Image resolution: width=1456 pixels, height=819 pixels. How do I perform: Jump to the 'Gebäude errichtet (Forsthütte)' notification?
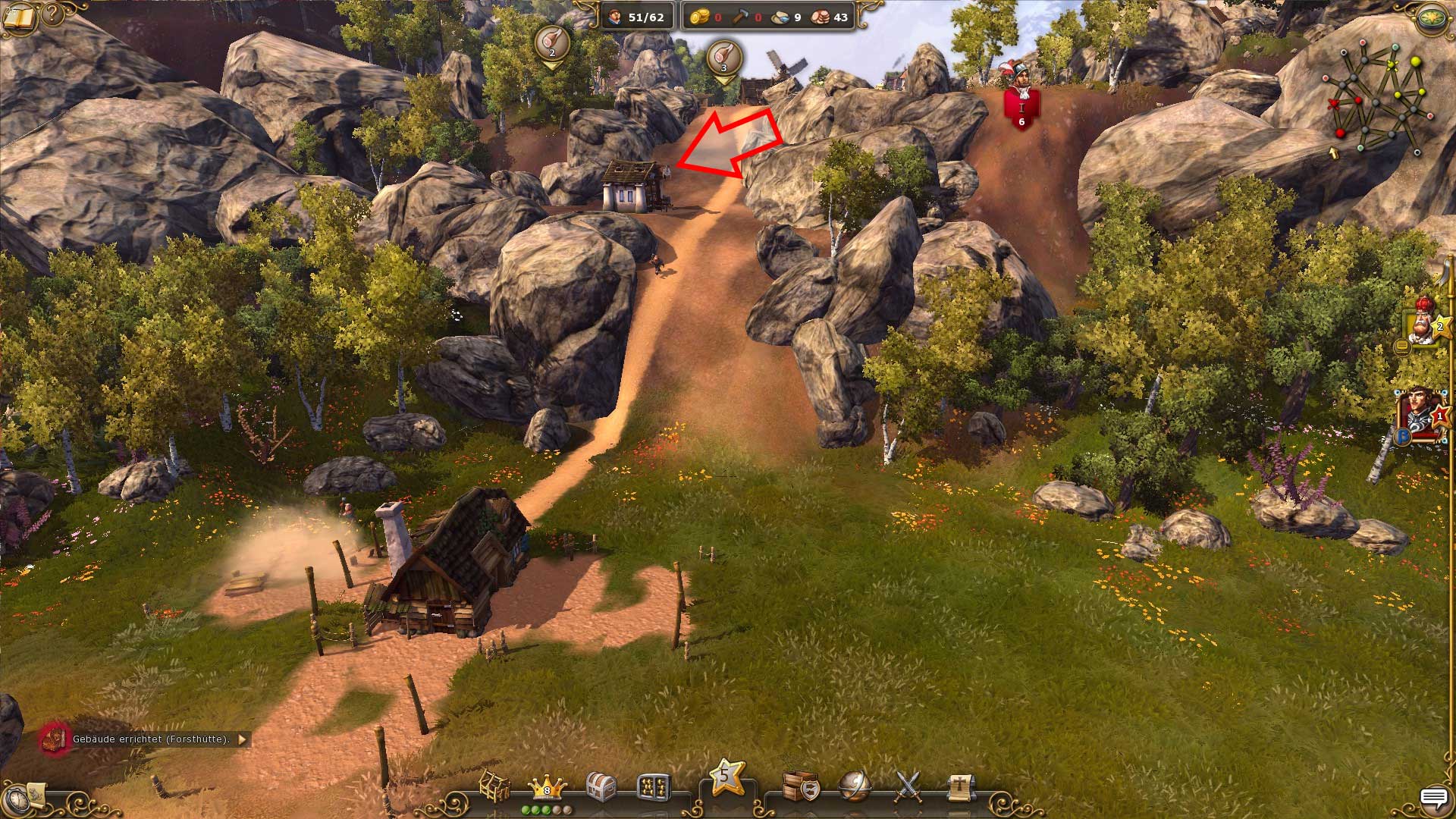tap(150, 739)
